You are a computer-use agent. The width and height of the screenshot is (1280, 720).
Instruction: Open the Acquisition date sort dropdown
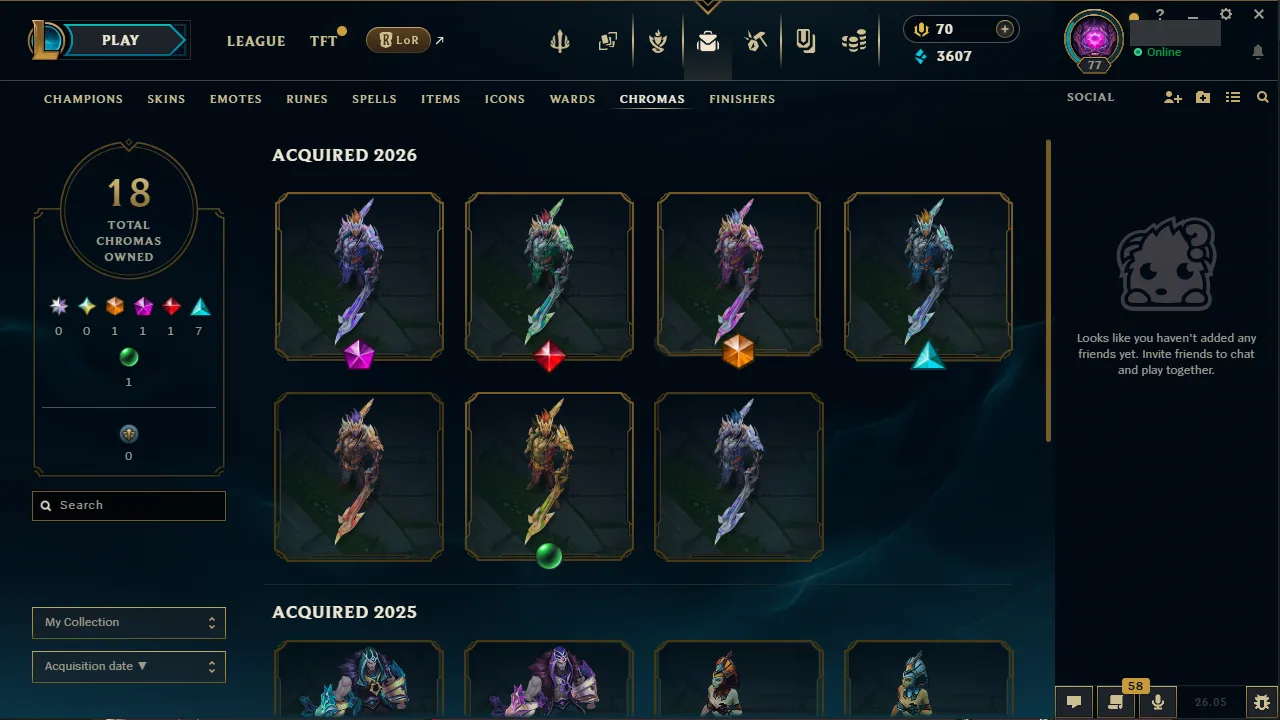pos(128,666)
